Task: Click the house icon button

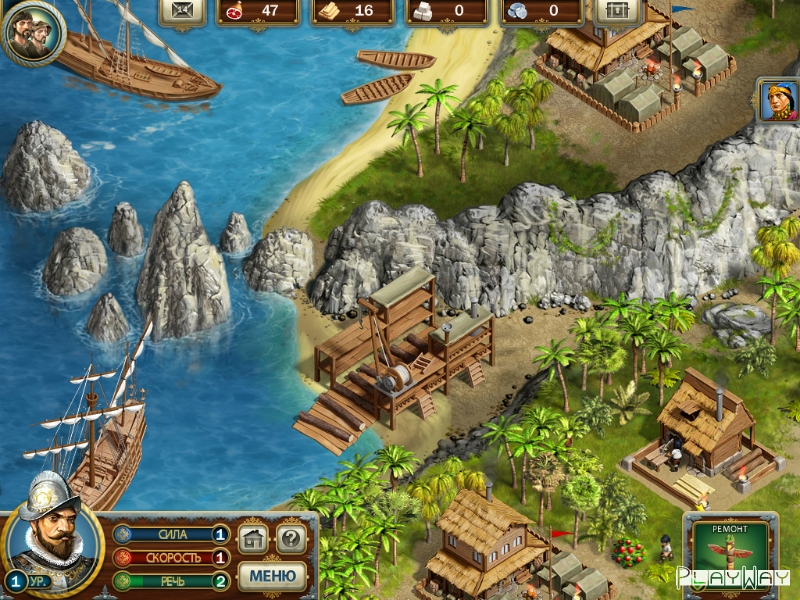Action: [254, 539]
